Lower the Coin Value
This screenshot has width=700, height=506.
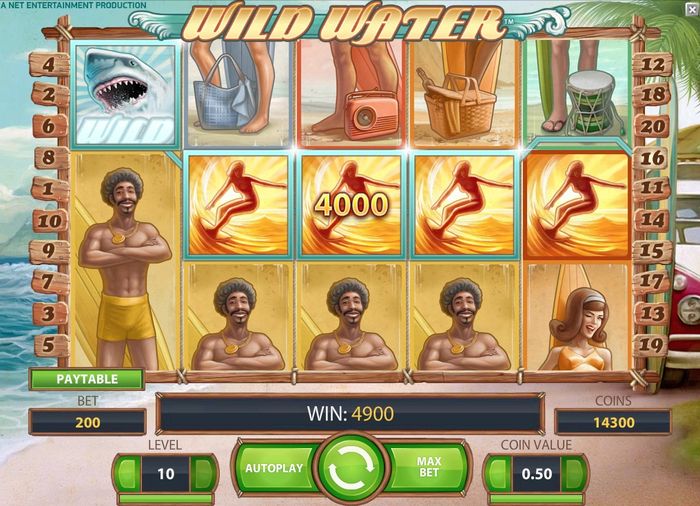point(497,473)
